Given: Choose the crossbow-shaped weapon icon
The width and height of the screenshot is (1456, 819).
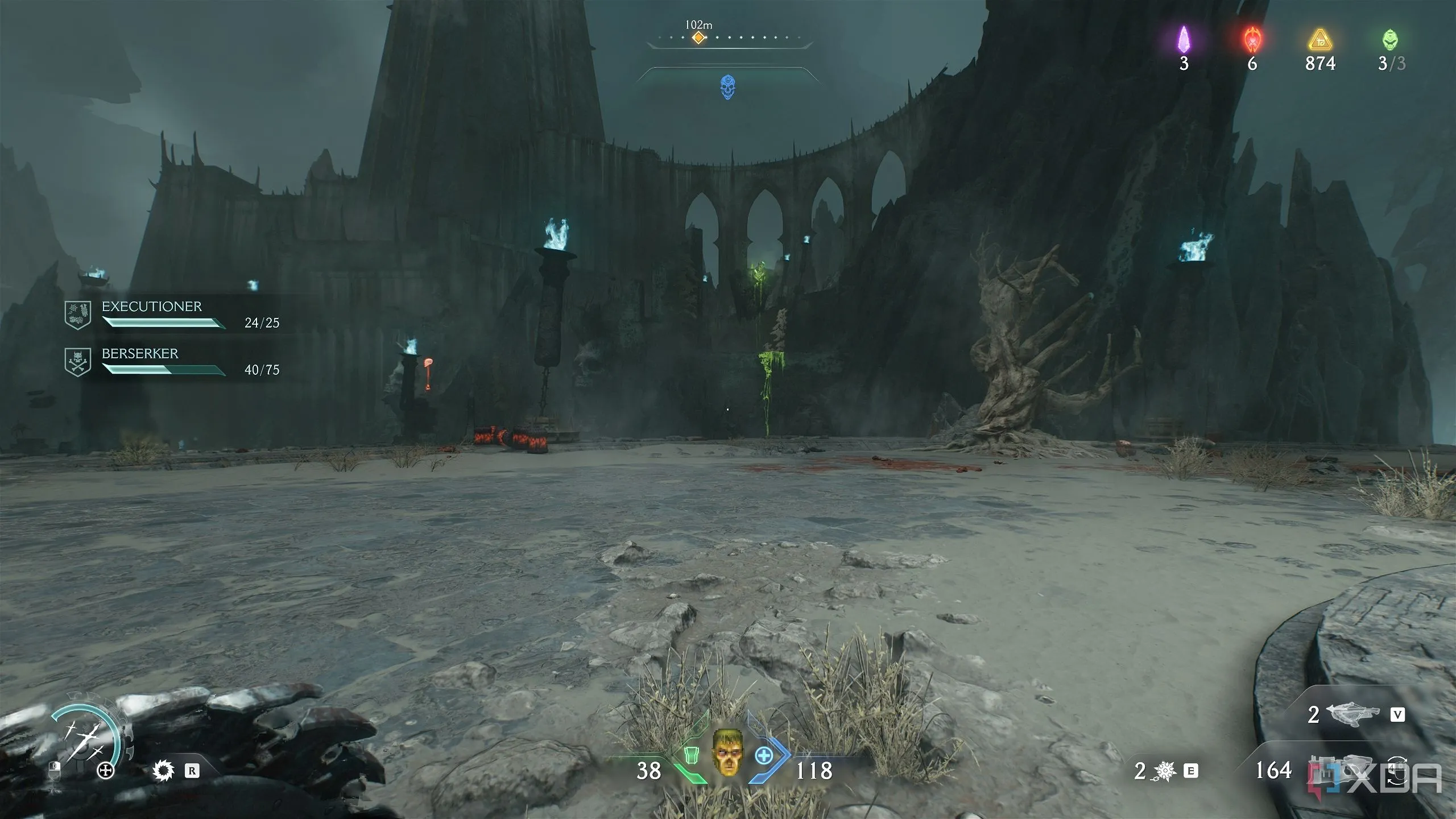Looking at the screenshot, I should [x=1352, y=714].
